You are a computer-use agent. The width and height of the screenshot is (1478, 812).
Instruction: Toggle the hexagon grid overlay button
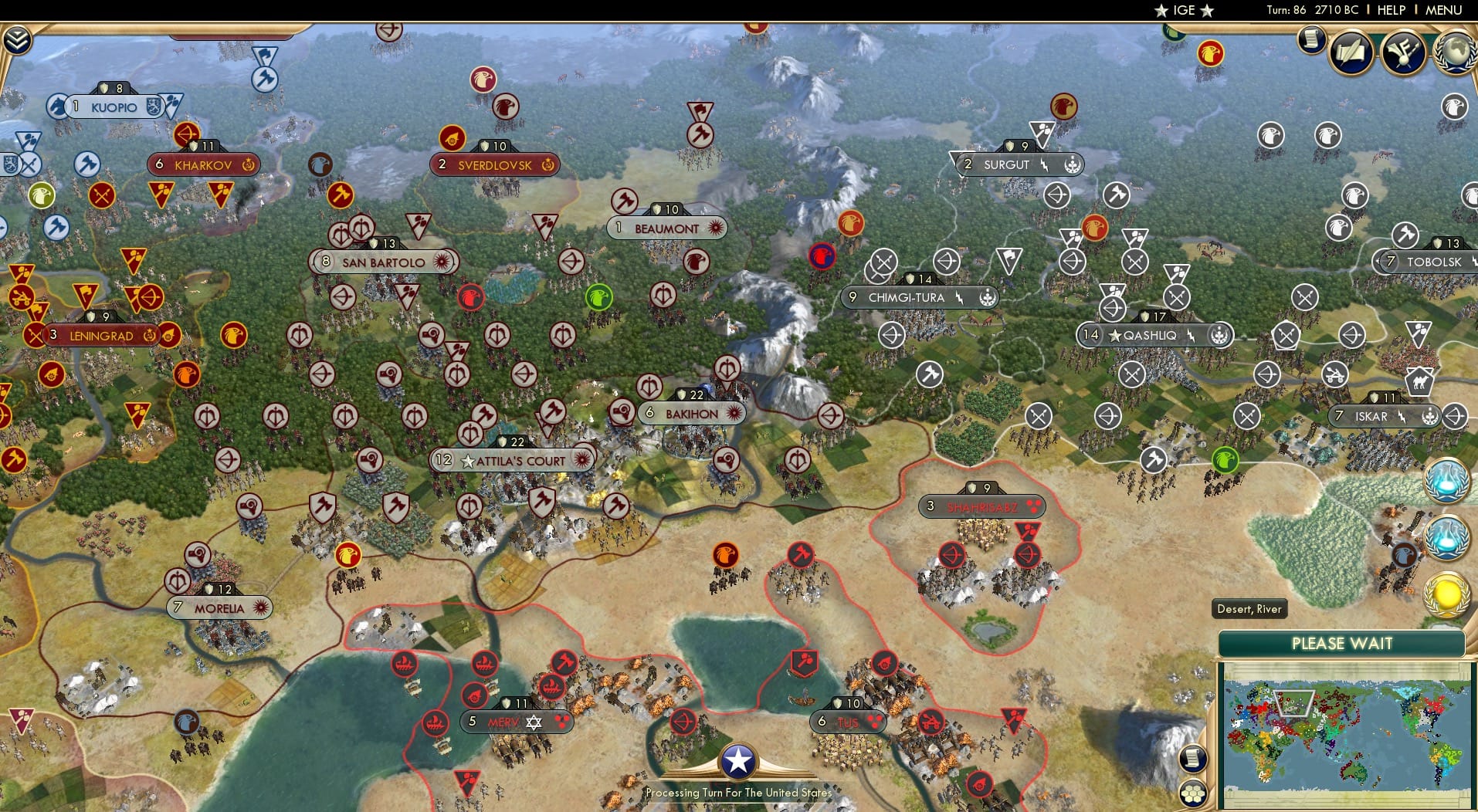point(1195,791)
